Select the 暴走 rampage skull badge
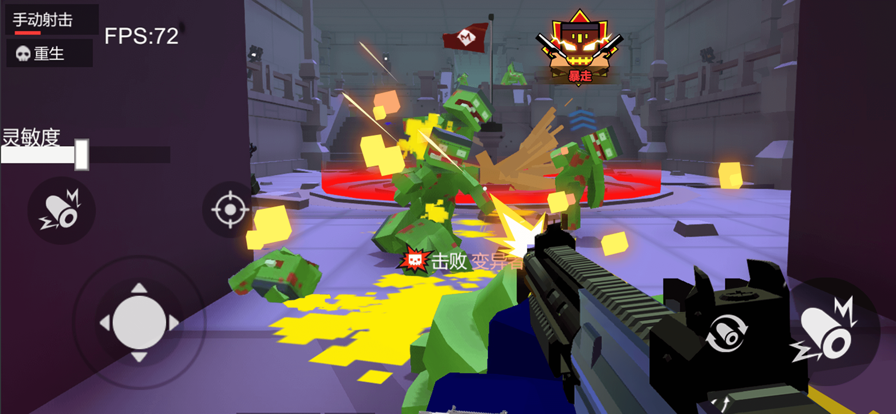The image size is (896, 414). [x=580, y=46]
